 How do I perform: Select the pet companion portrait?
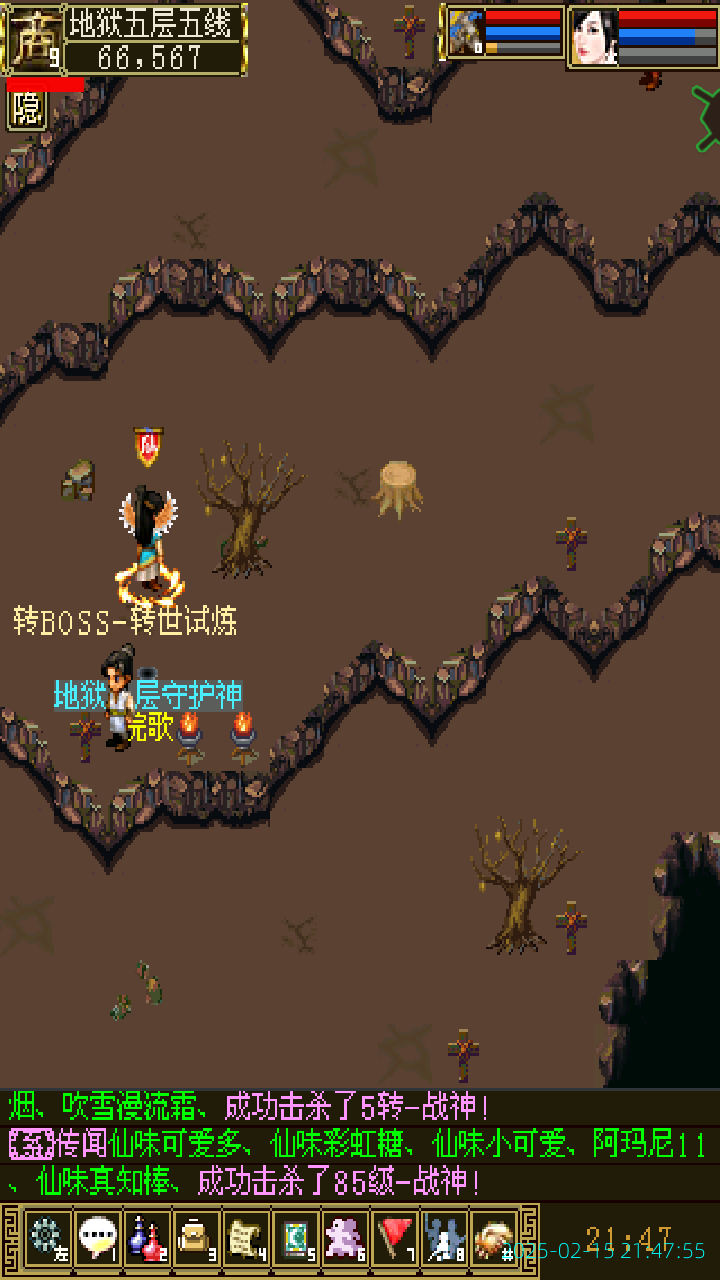click(465, 34)
